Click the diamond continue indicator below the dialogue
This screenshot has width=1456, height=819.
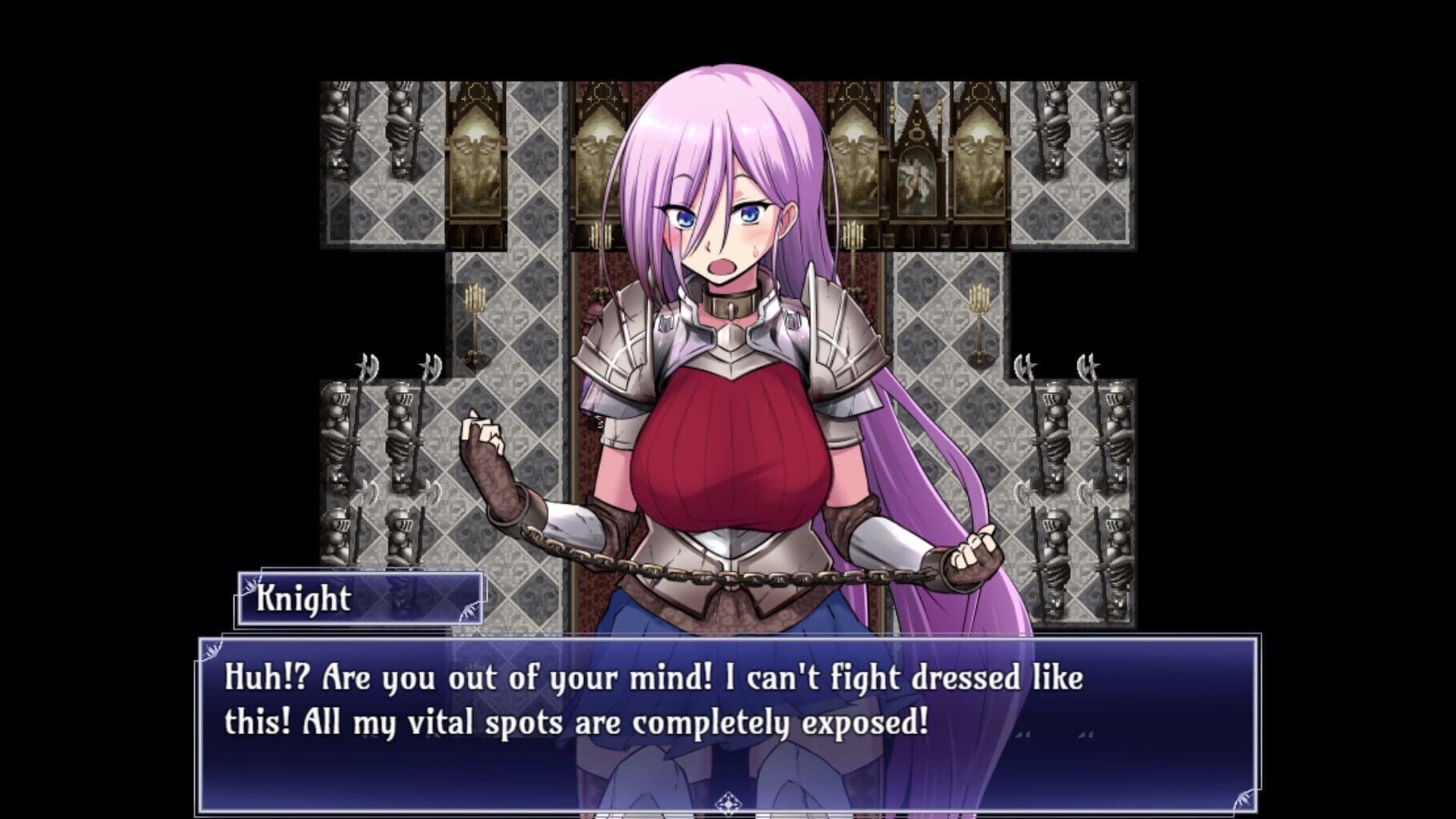point(728,801)
